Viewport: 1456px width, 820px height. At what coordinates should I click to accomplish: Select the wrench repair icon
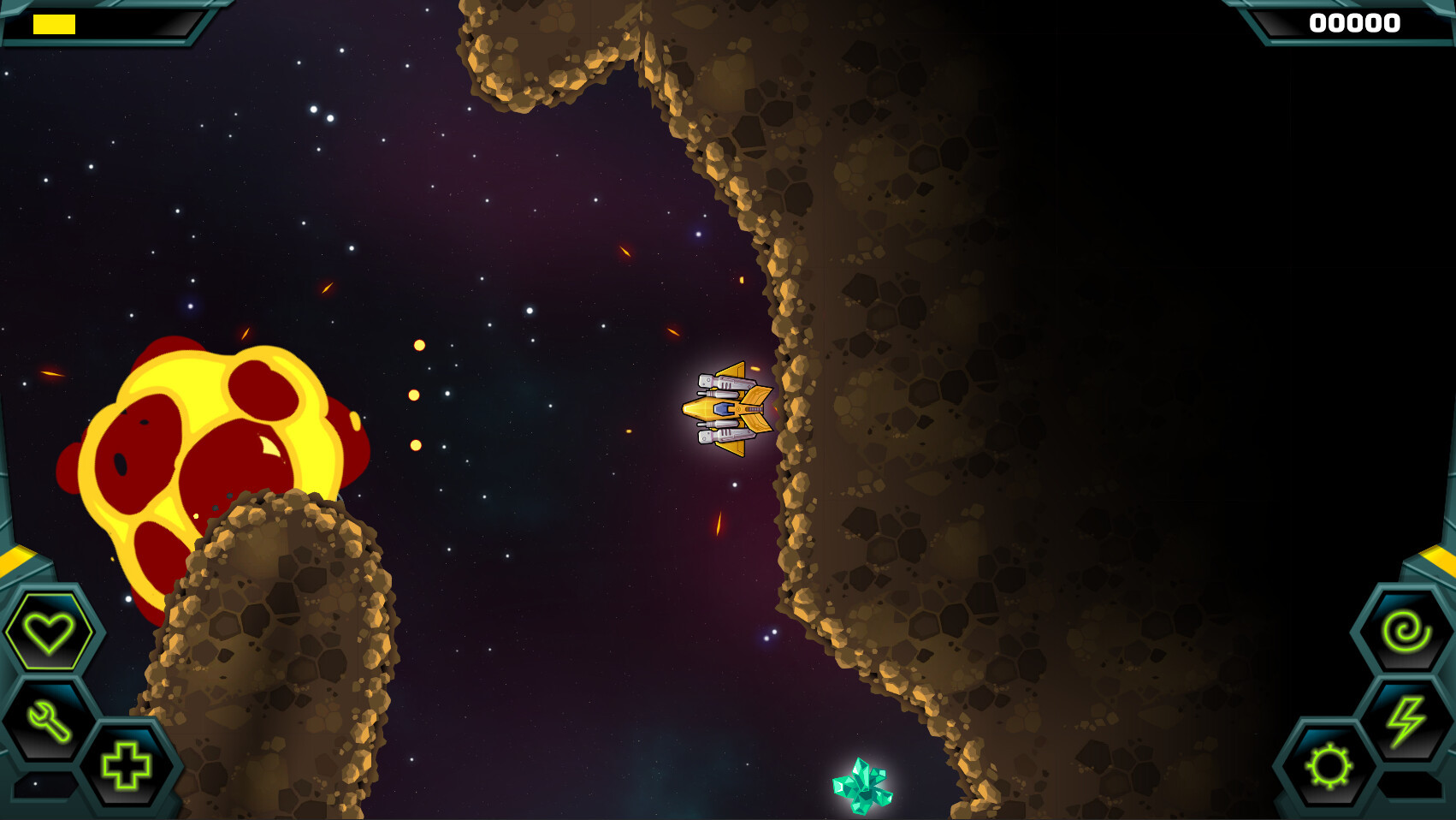tap(49, 721)
